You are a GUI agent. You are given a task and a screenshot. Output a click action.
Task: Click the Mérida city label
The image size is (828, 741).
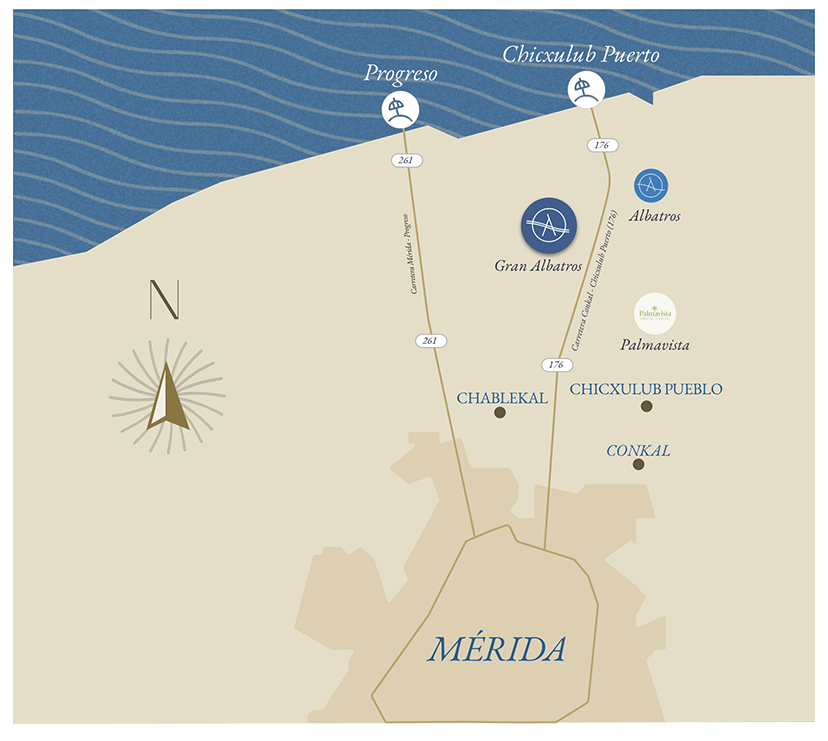[497, 650]
